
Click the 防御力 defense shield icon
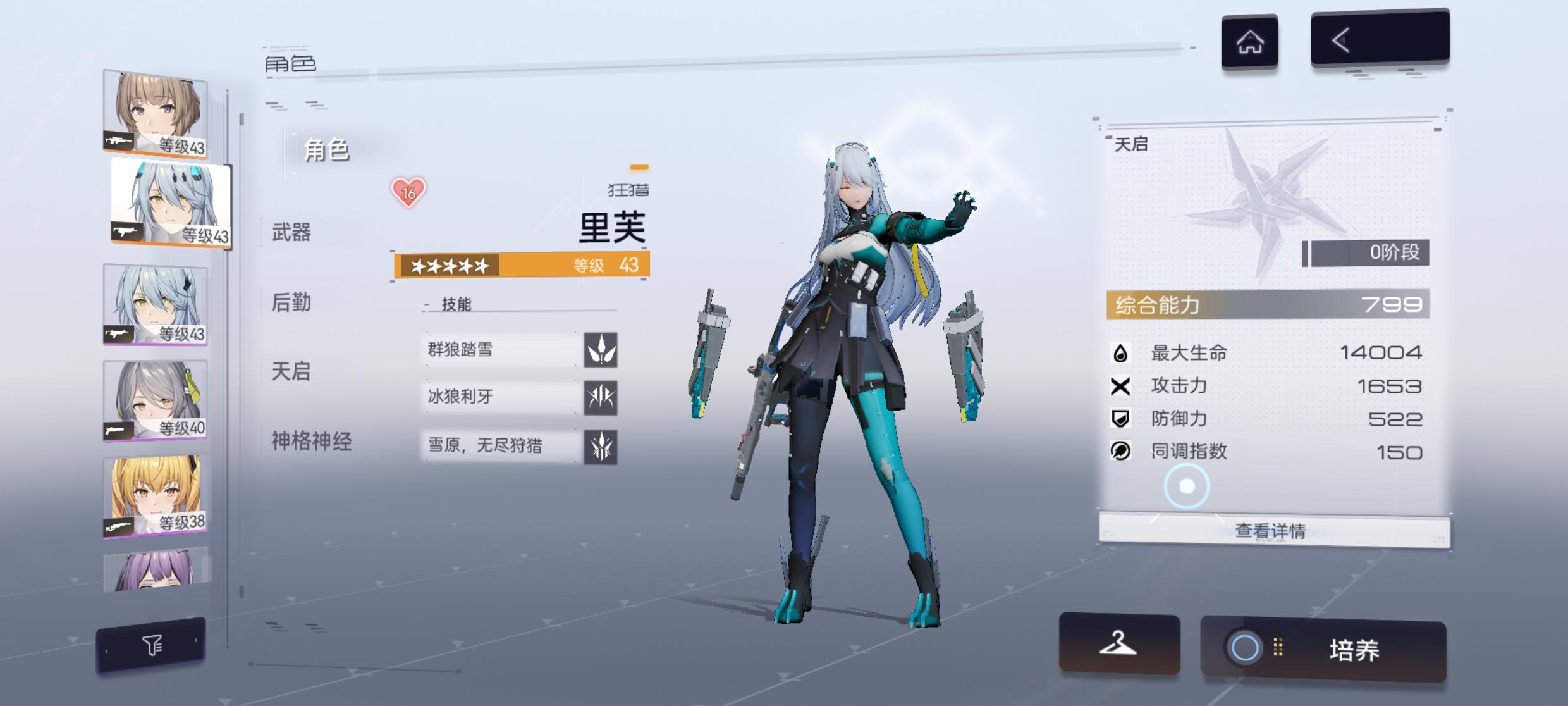(1119, 418)
